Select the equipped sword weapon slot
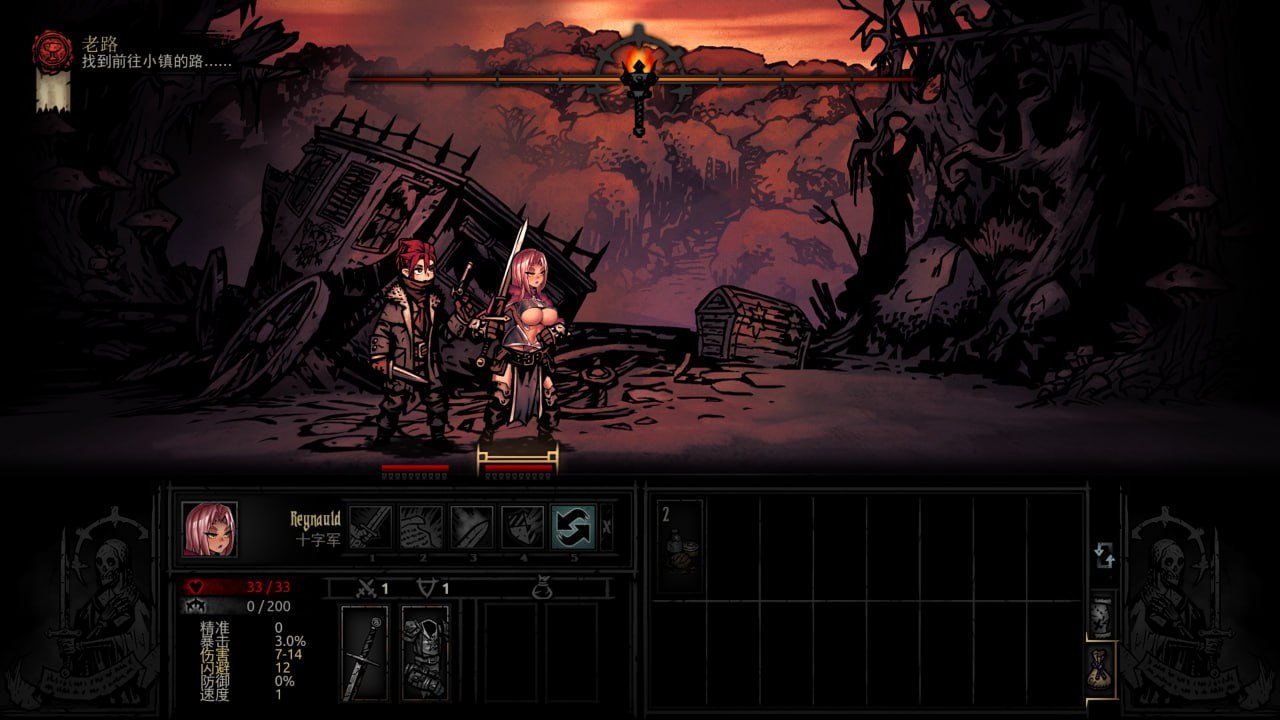This screenshot has width=1280, height=720. [x=366, y=654]
